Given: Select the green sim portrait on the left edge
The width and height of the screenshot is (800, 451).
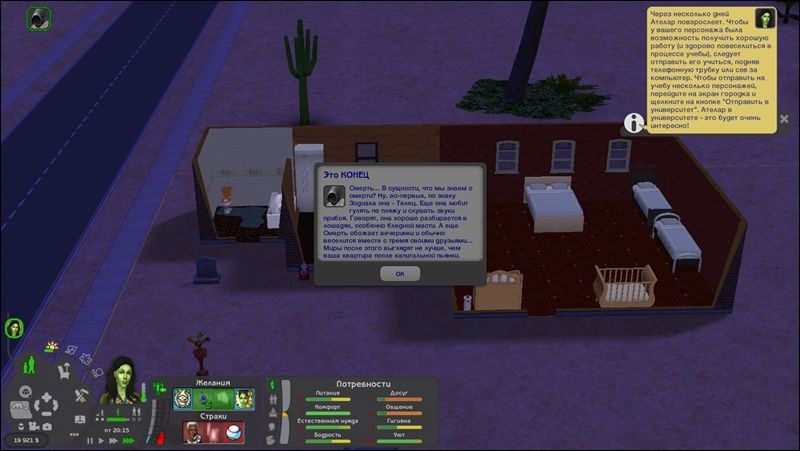Looking at the screenshot, I should pos(14,327).
